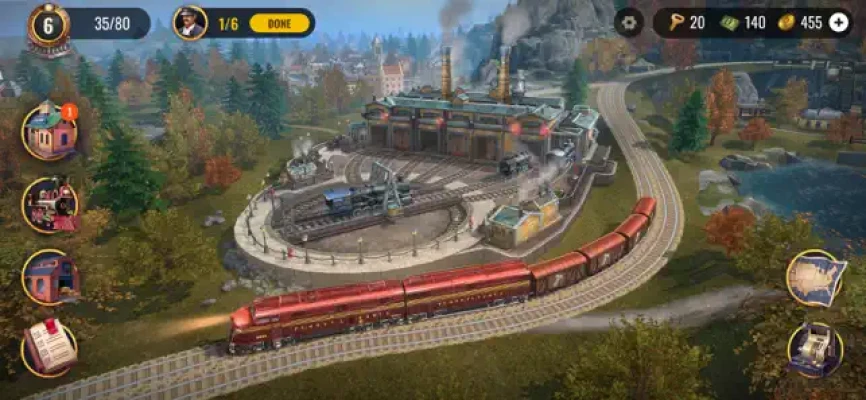The width and height of the screenshot is (866, 400).
Task: Open the red locomotive menu icon
Action: 49,203
